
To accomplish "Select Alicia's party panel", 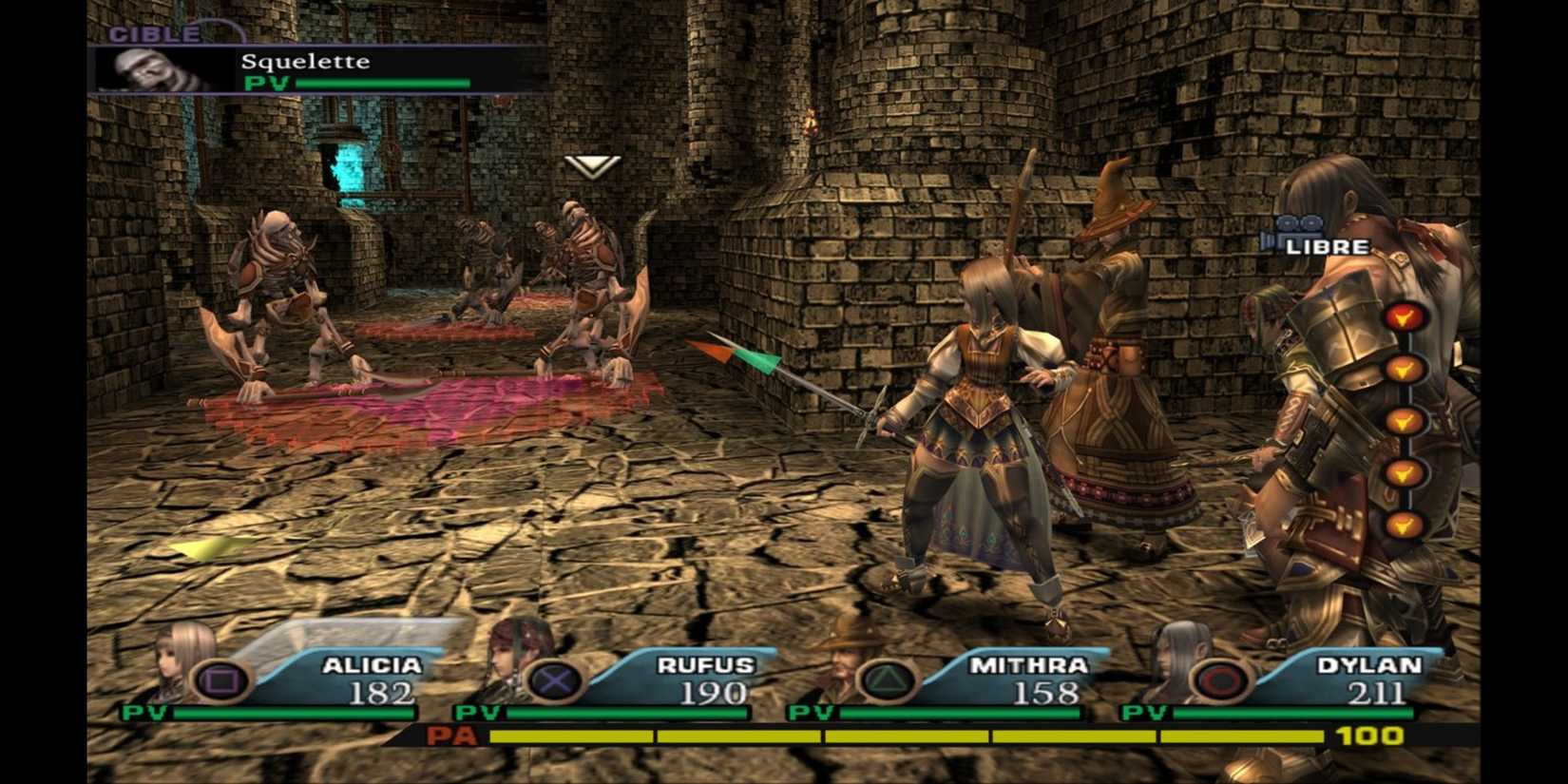I will pos(314,677).
